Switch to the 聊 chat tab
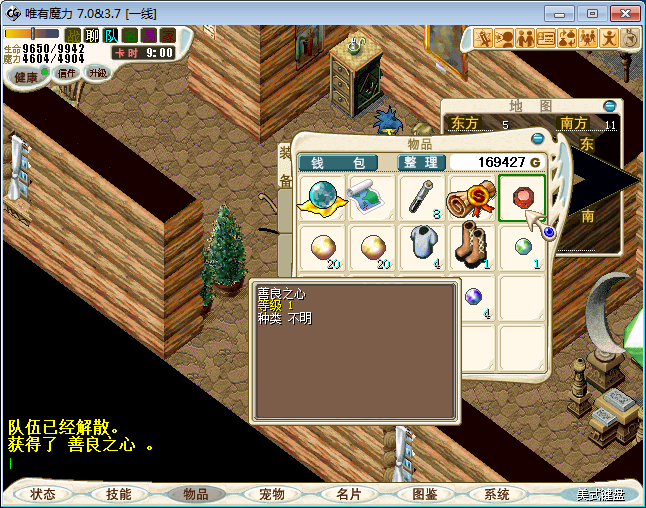This screenshot has width=646, height=508. coord(92,35)
